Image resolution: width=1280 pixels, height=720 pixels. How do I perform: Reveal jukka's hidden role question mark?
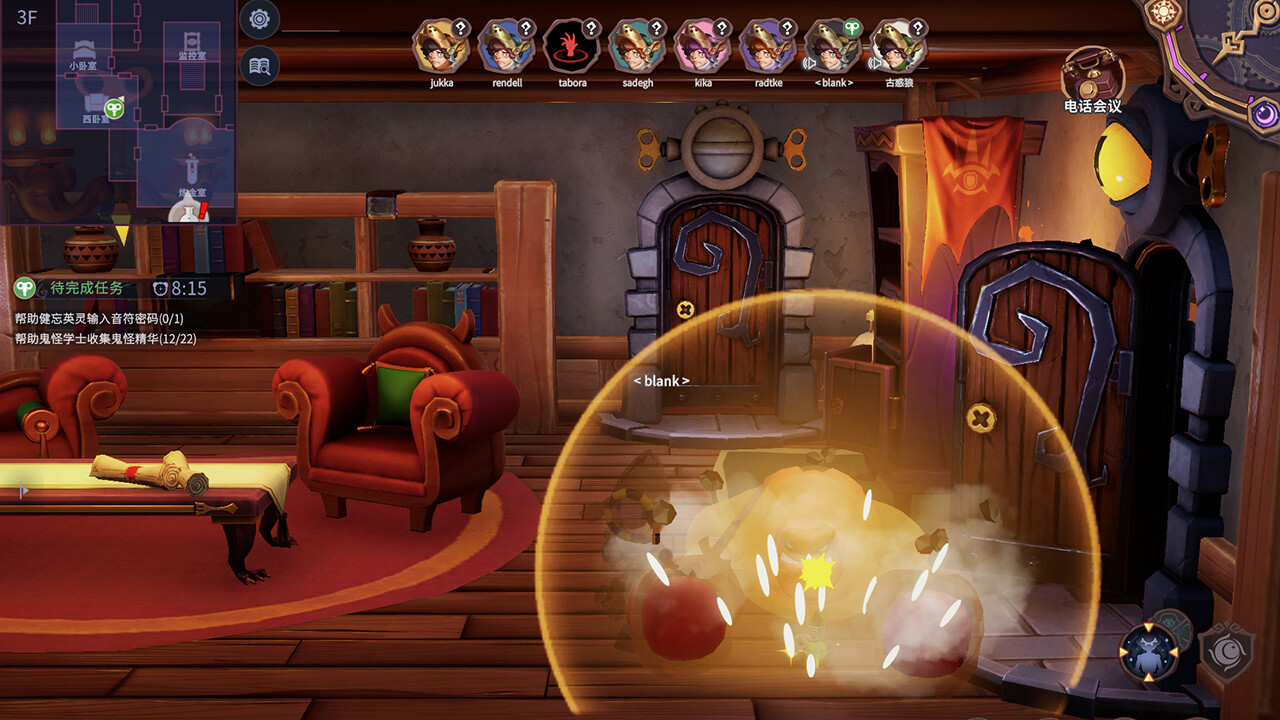[461, 26]
